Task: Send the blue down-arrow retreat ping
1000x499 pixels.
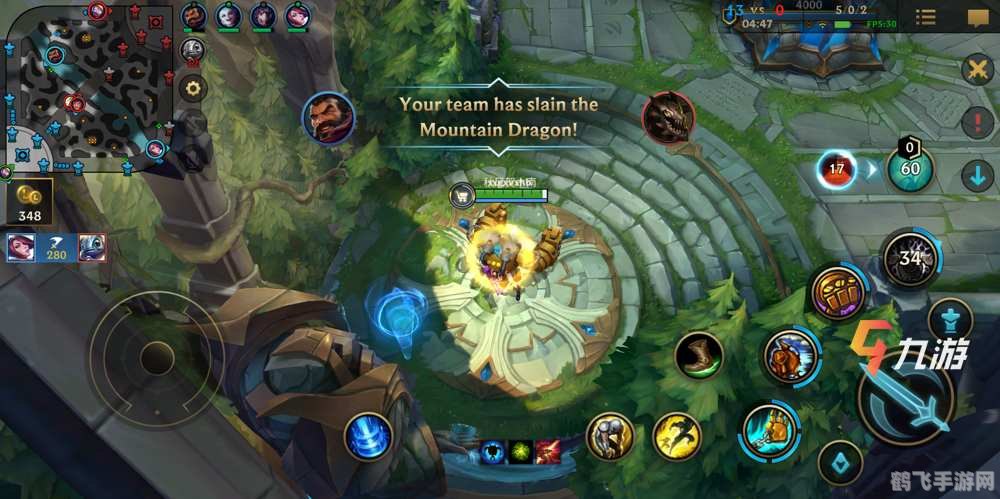Action: pyautogui.click(x=976, y=177)
